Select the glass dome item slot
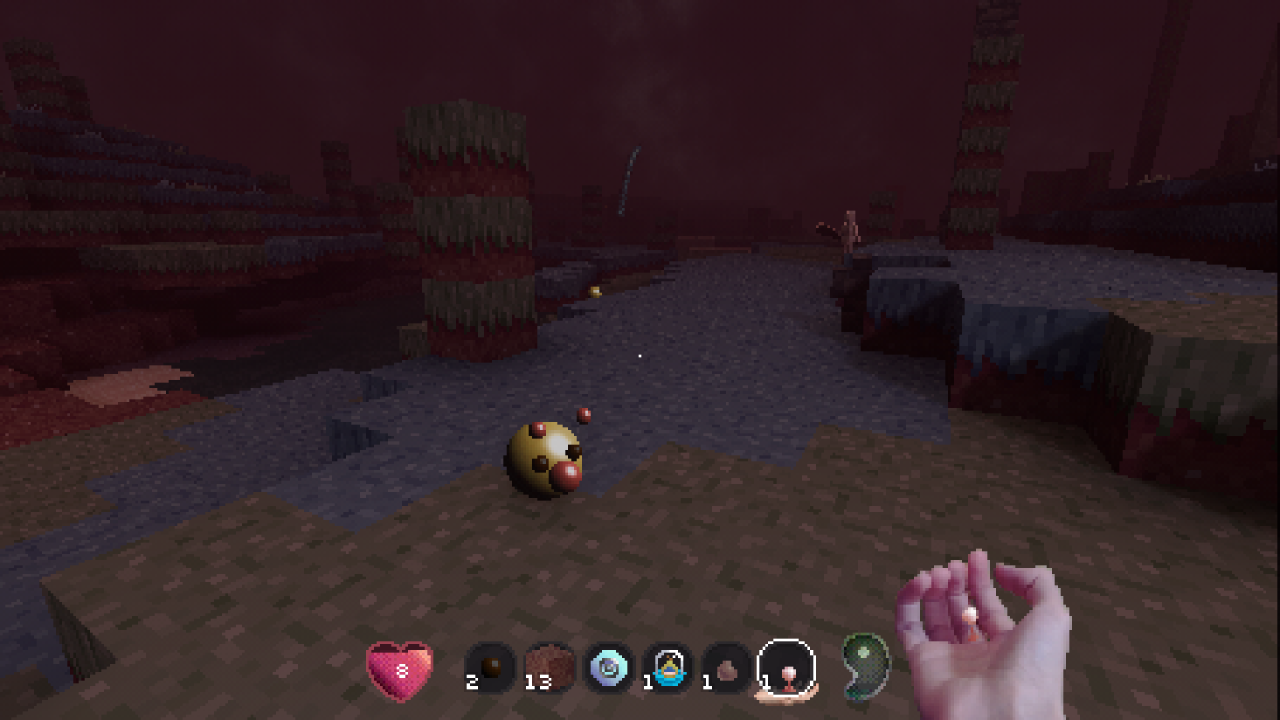This screenshot has height=720, width=1280. tap(668, 668)
